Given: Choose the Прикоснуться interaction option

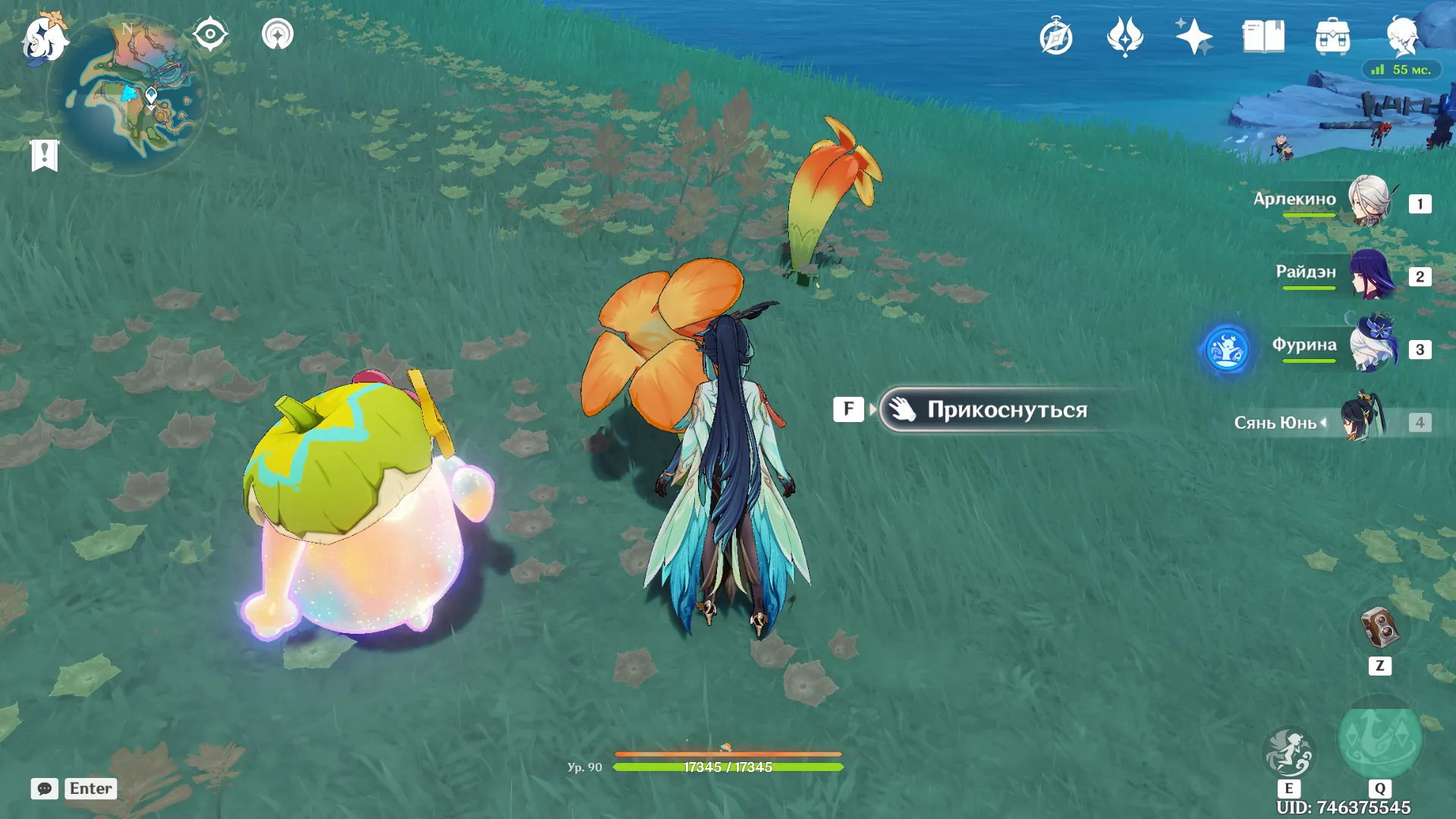Looking at the screenshot, I should click(x=1005, y=410).
